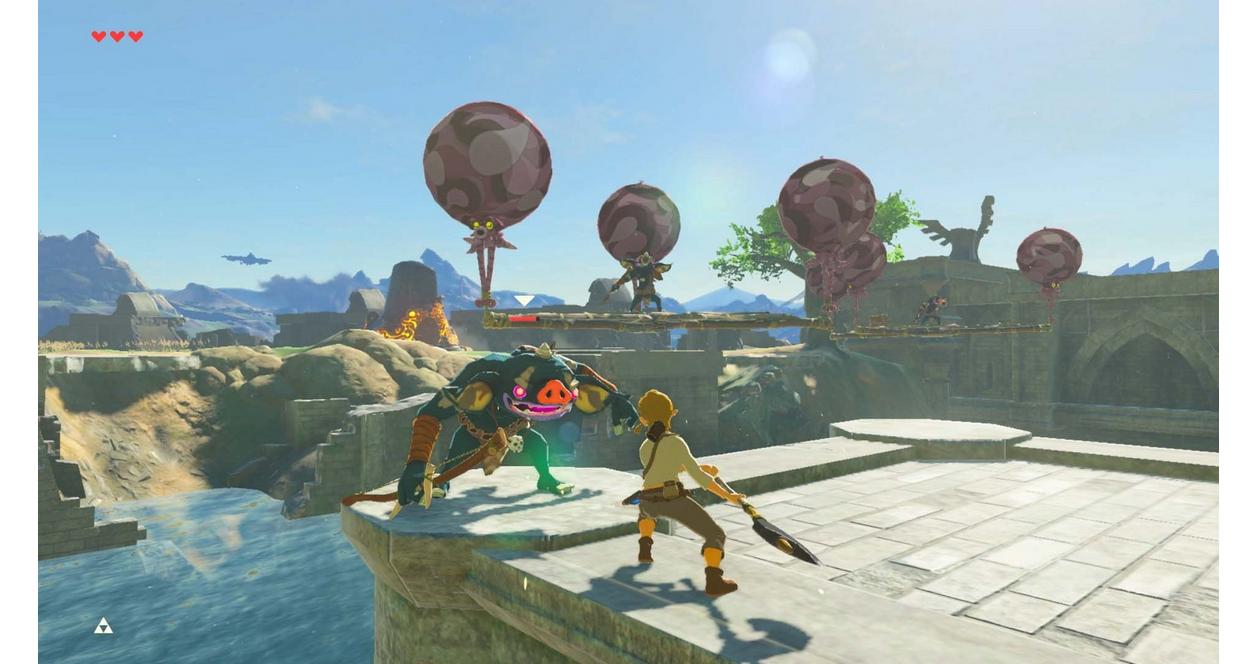The height and width of the screenshot is (664, 1256).
Task: Click the triforce icon in the corner
Action: [x=103, y=626]
